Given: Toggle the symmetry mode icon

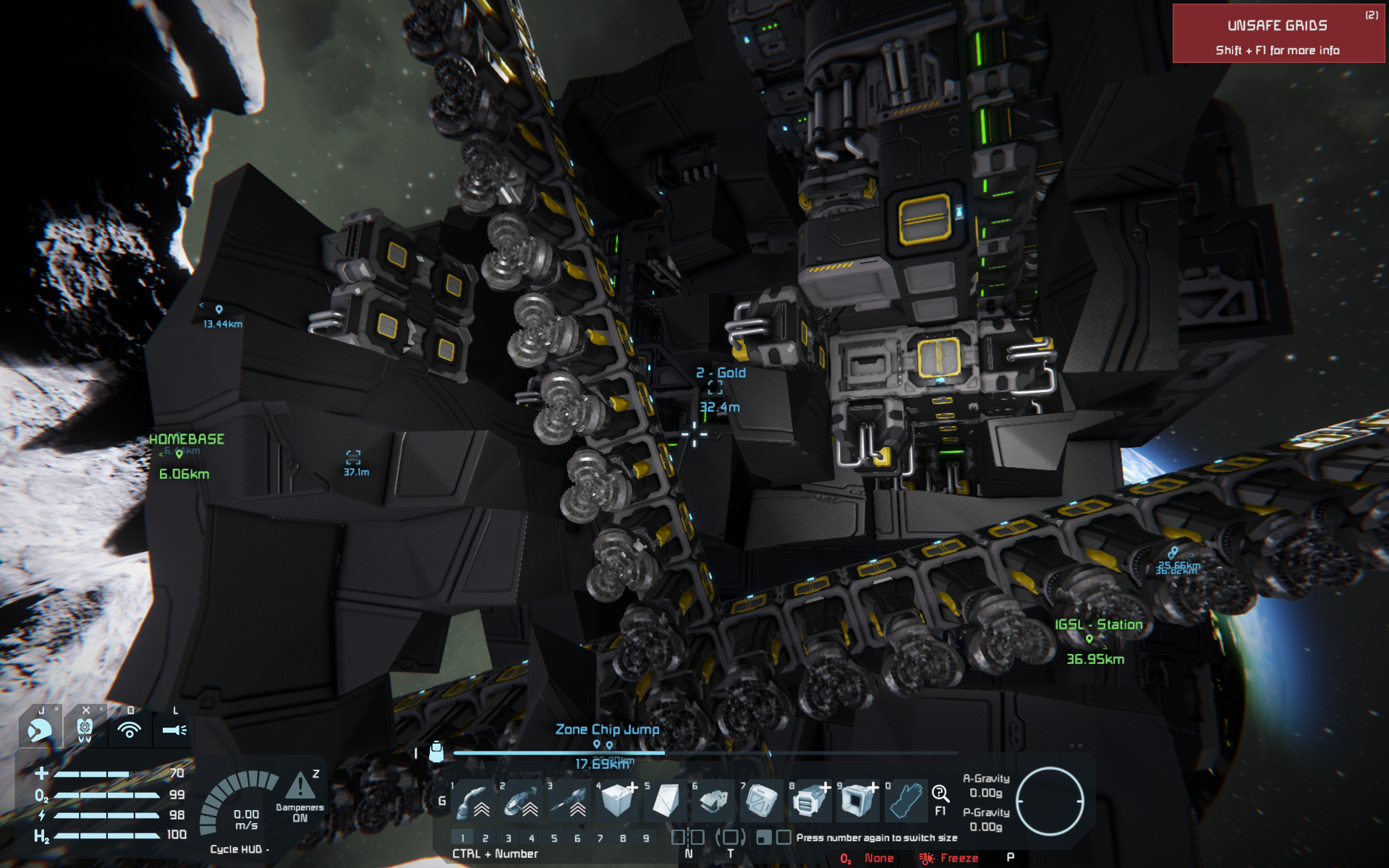Looking at the screenshot, I should [688, 838].
